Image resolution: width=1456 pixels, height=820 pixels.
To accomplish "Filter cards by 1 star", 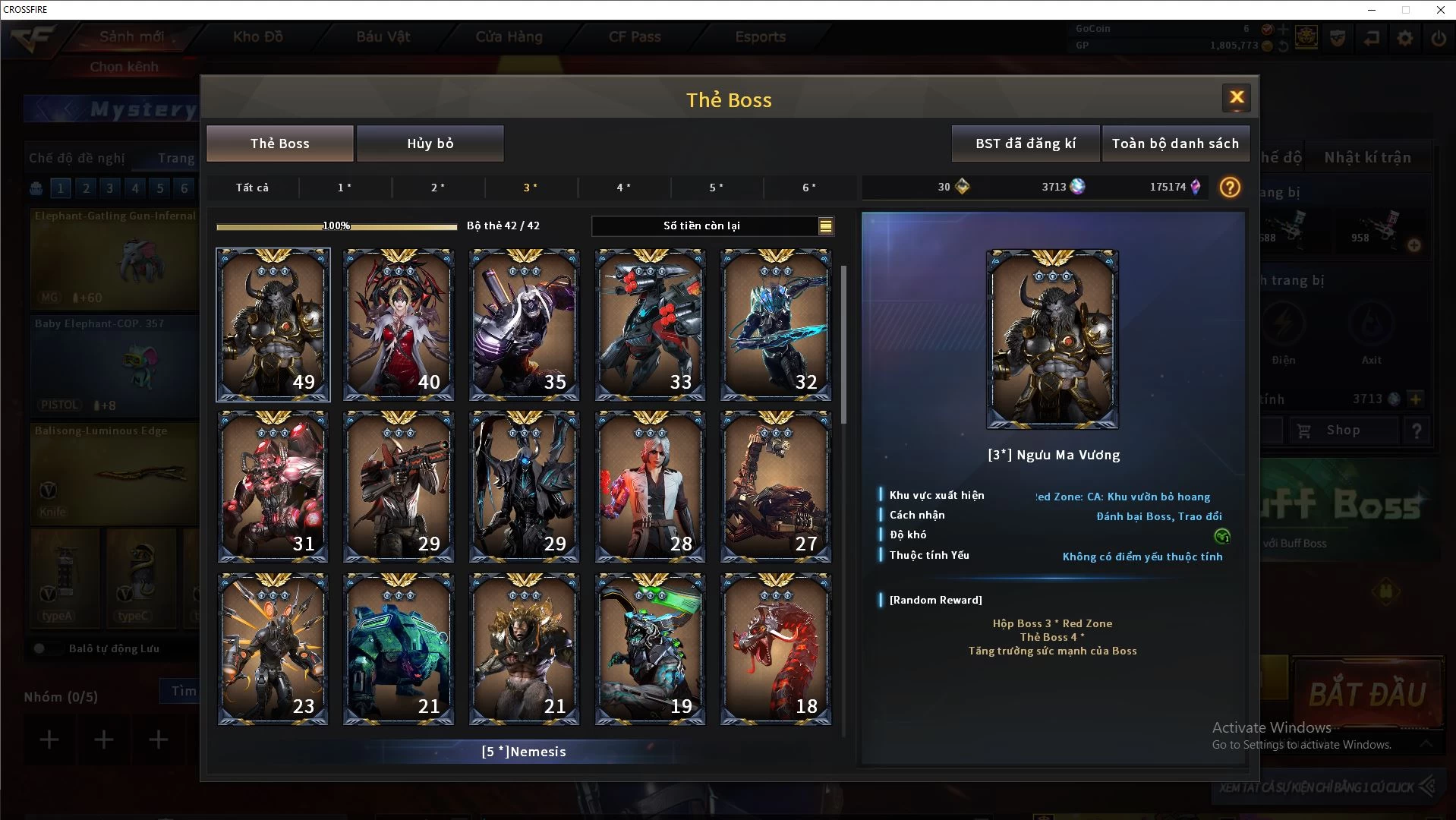I will (344, 188).
